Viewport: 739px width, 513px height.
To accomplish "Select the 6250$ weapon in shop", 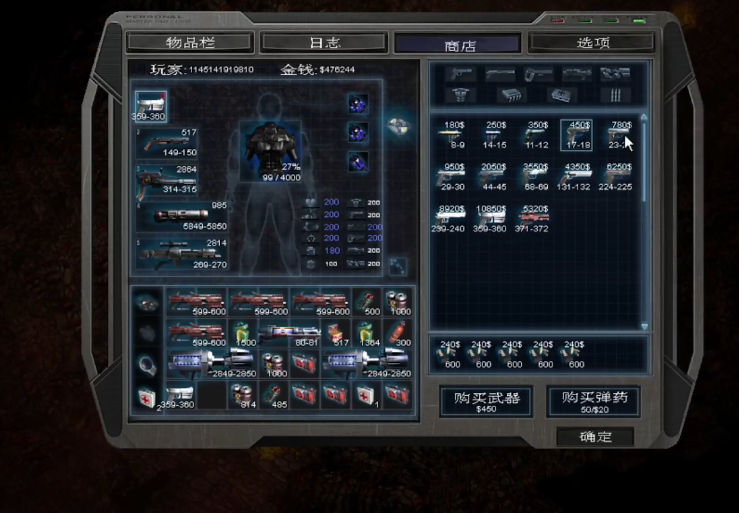I will tap(620, 177).
